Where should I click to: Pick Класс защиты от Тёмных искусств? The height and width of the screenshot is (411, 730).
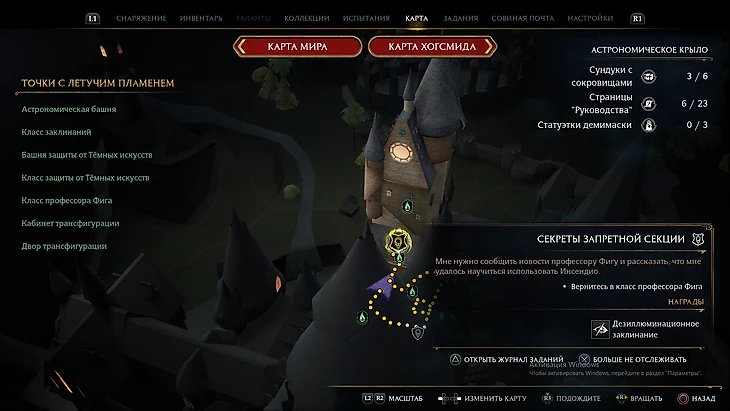[x=85, y=178]
